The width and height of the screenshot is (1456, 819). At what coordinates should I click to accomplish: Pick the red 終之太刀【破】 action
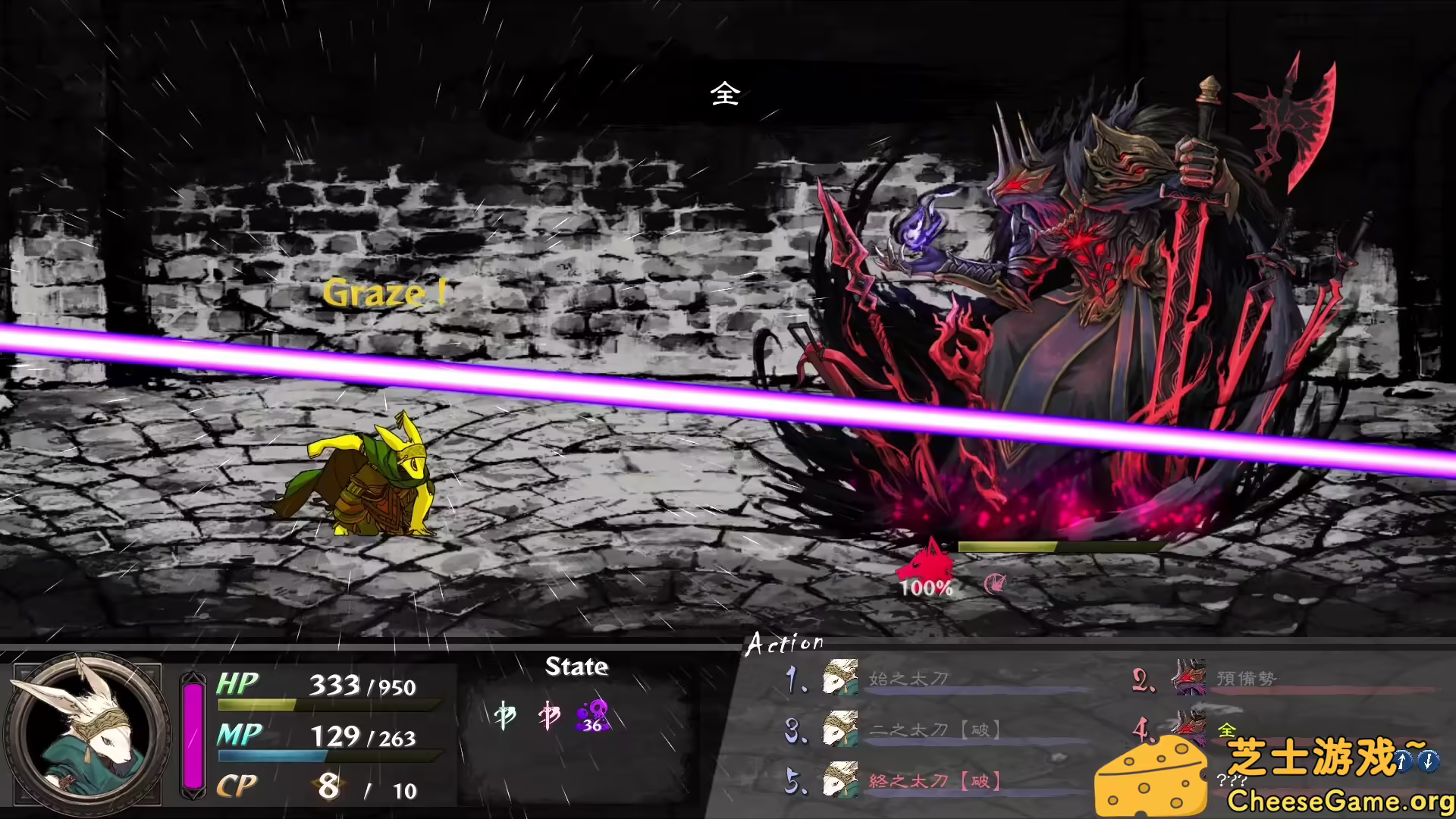point(934,781)
